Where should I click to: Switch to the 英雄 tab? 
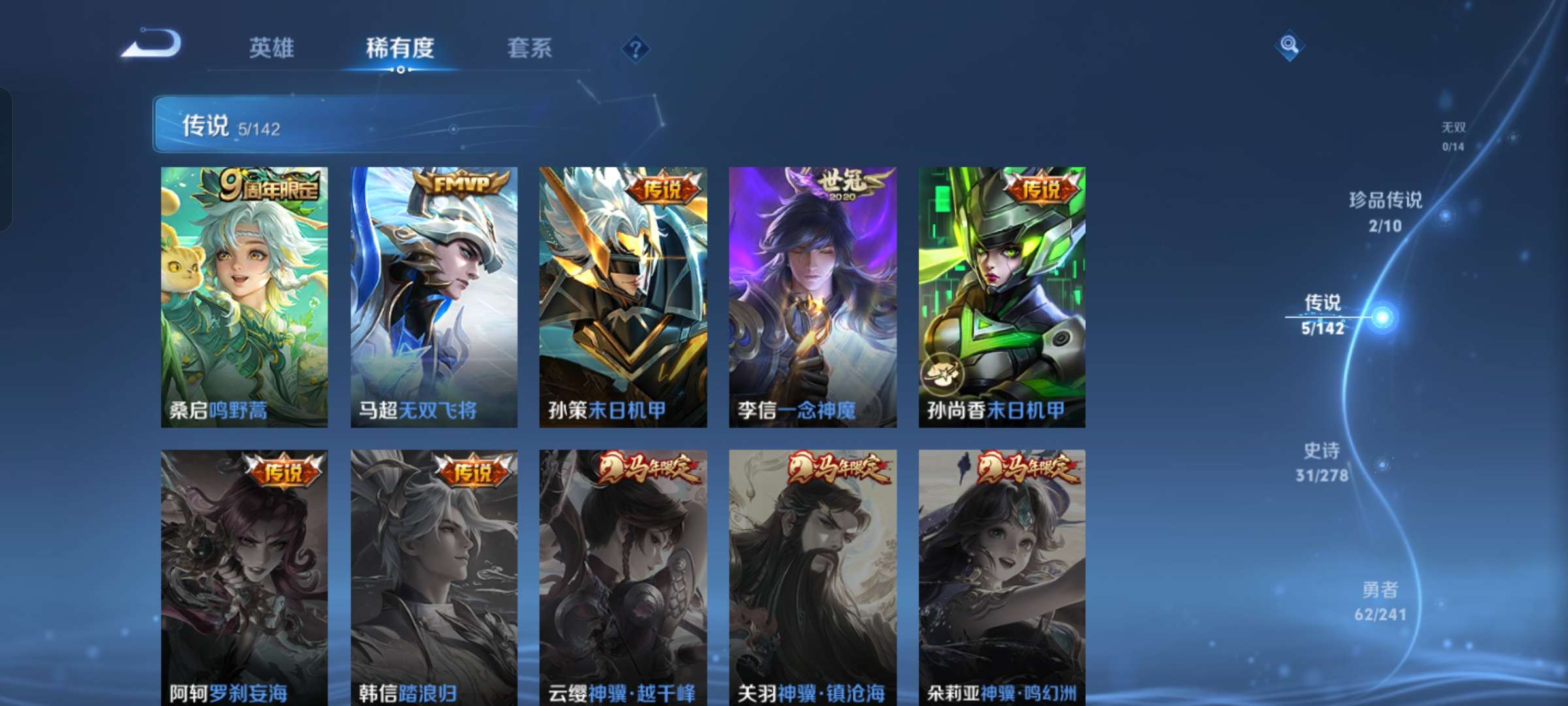point(272,48)
